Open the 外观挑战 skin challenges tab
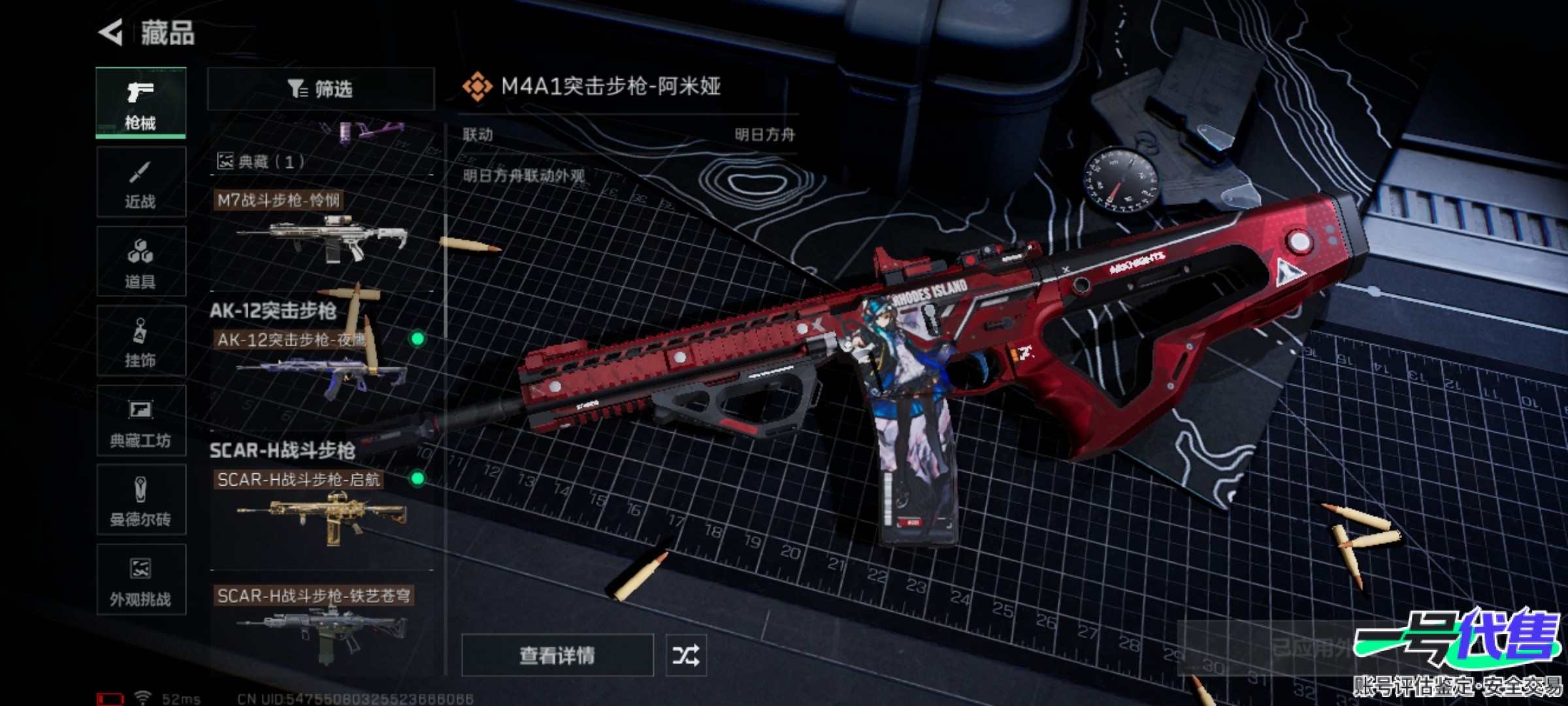 pyautogui.click(x=140, y=580)
